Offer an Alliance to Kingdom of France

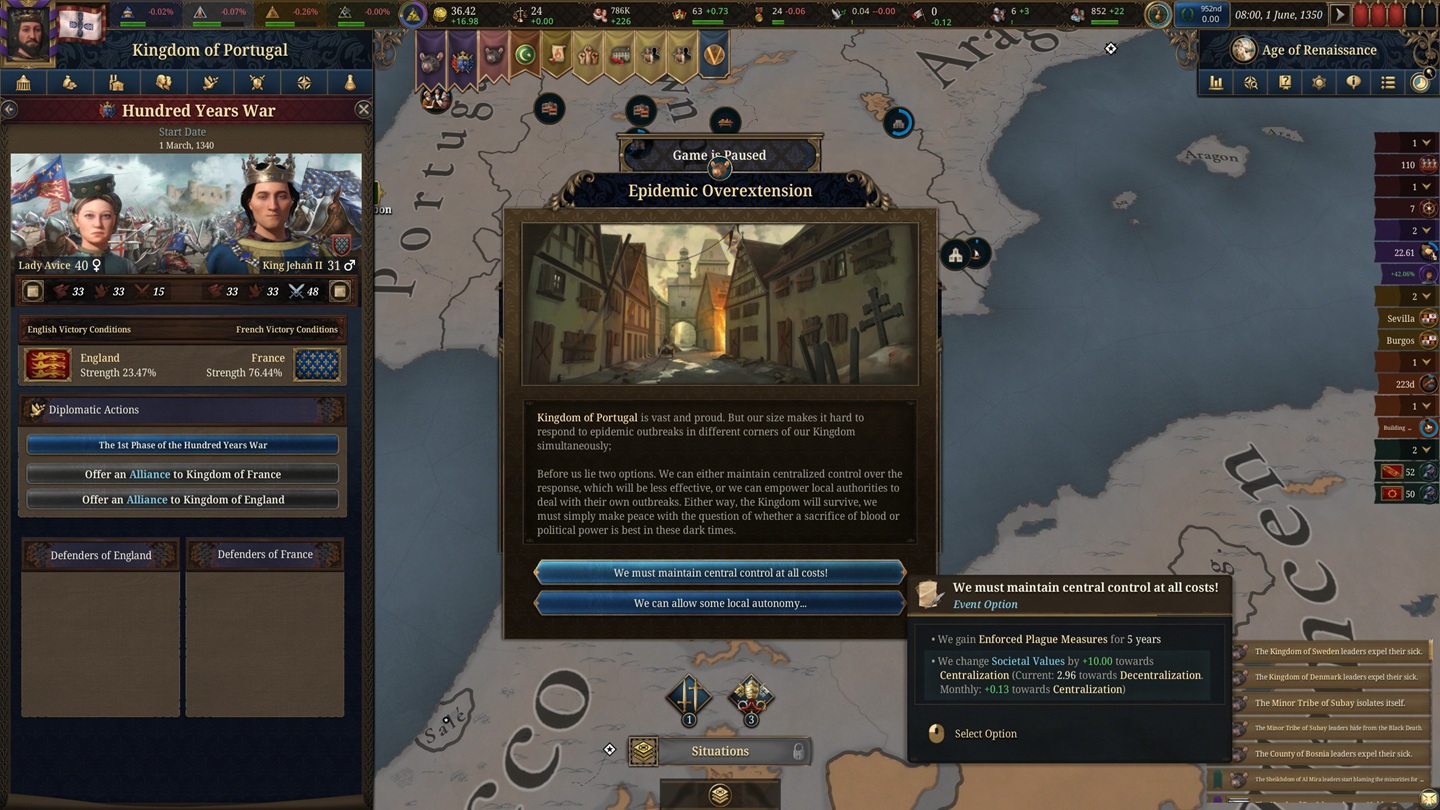point(183,474)
